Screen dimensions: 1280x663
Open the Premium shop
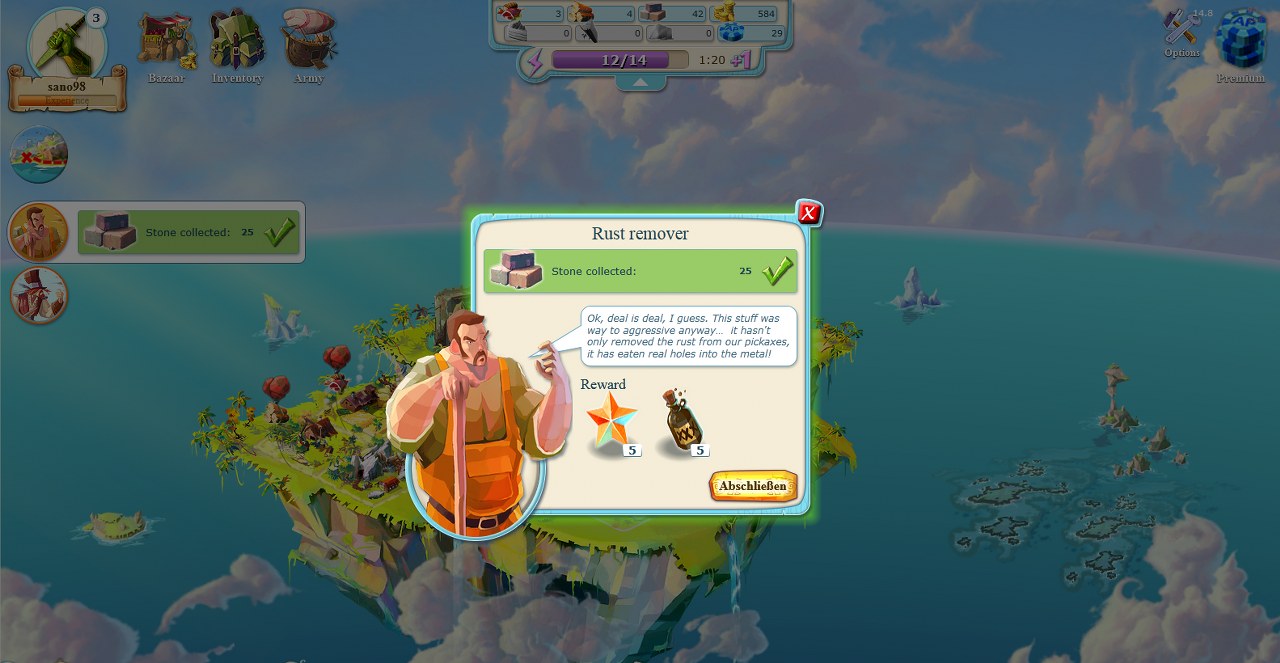(x=1240, y=42)
